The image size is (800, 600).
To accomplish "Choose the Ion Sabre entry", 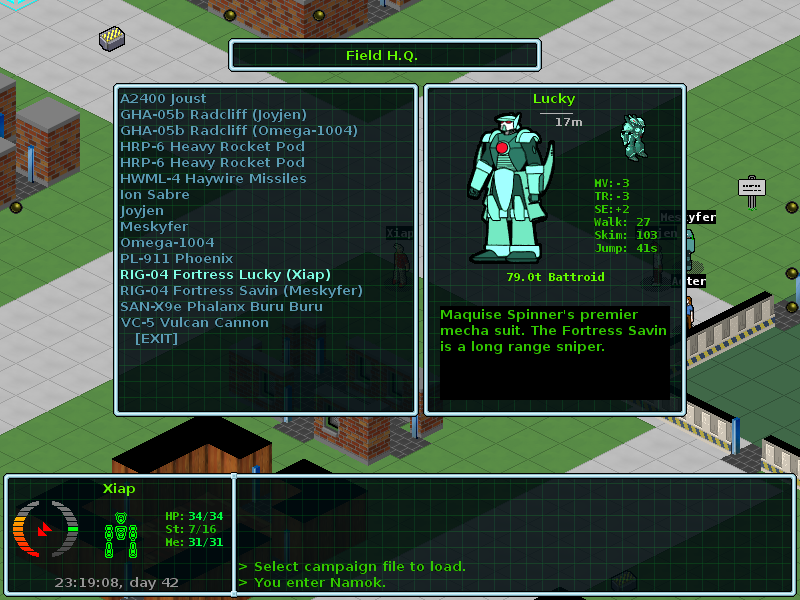I will point(155,195).
